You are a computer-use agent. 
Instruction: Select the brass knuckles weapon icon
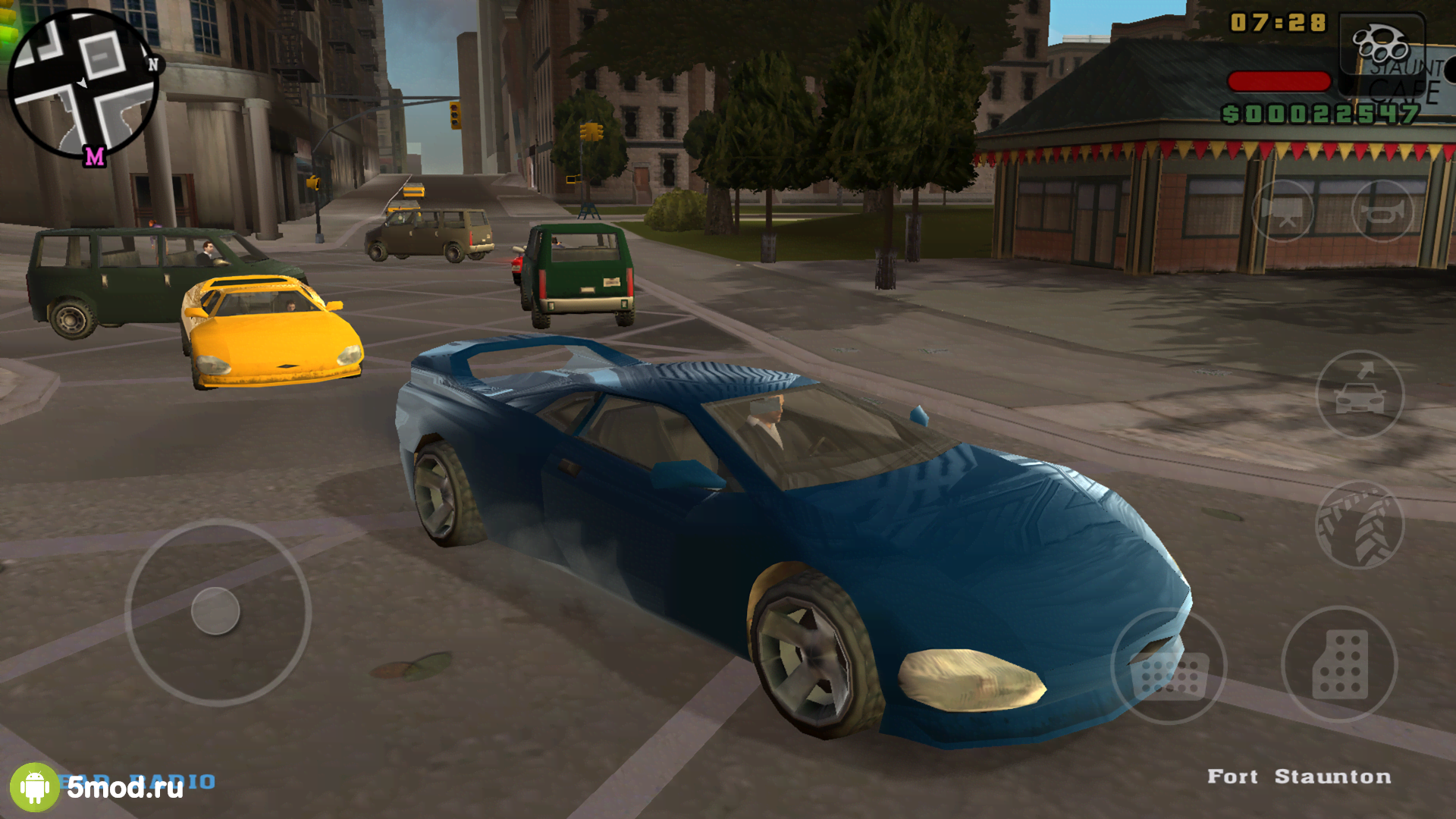[1382, 44]
